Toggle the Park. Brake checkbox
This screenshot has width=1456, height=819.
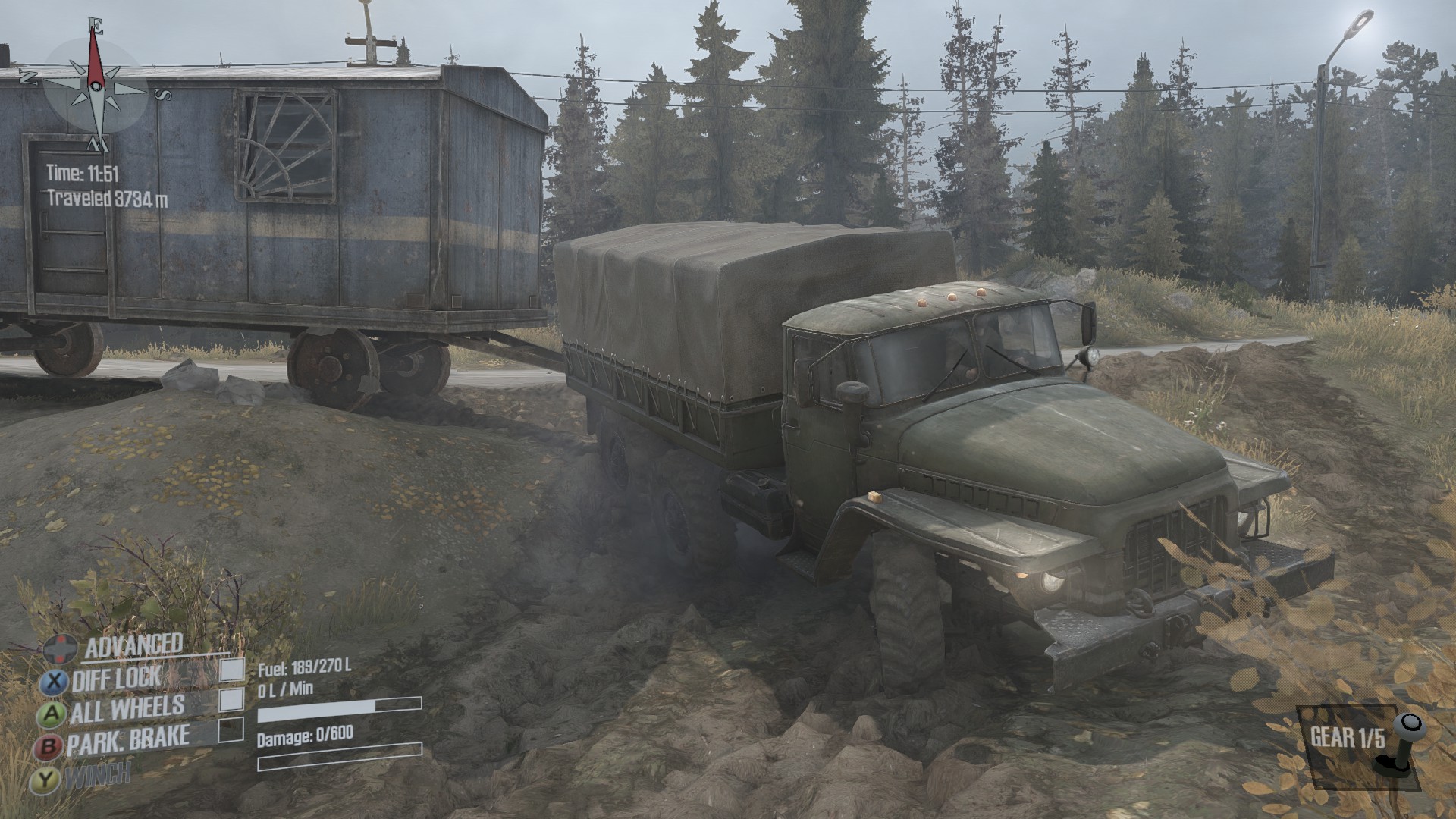(x=231, y=730)
